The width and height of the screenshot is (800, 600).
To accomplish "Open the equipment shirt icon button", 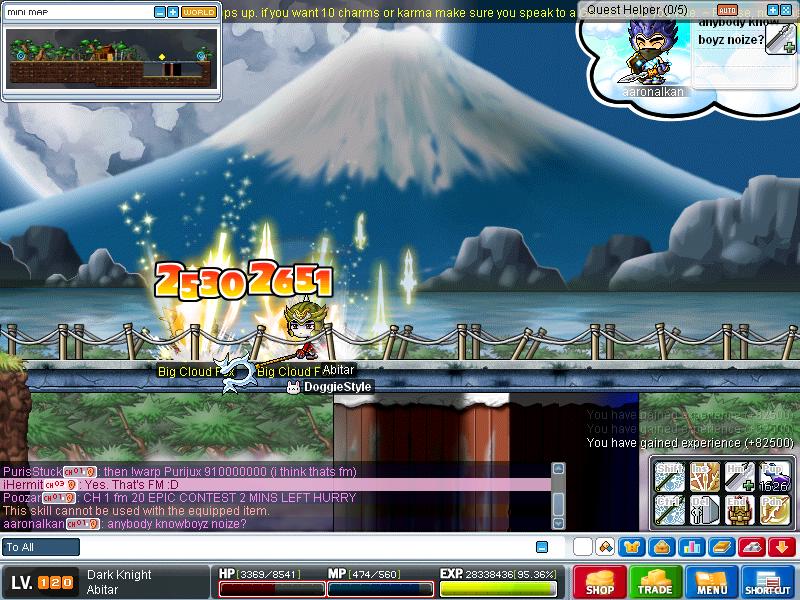I will [632, 547].
